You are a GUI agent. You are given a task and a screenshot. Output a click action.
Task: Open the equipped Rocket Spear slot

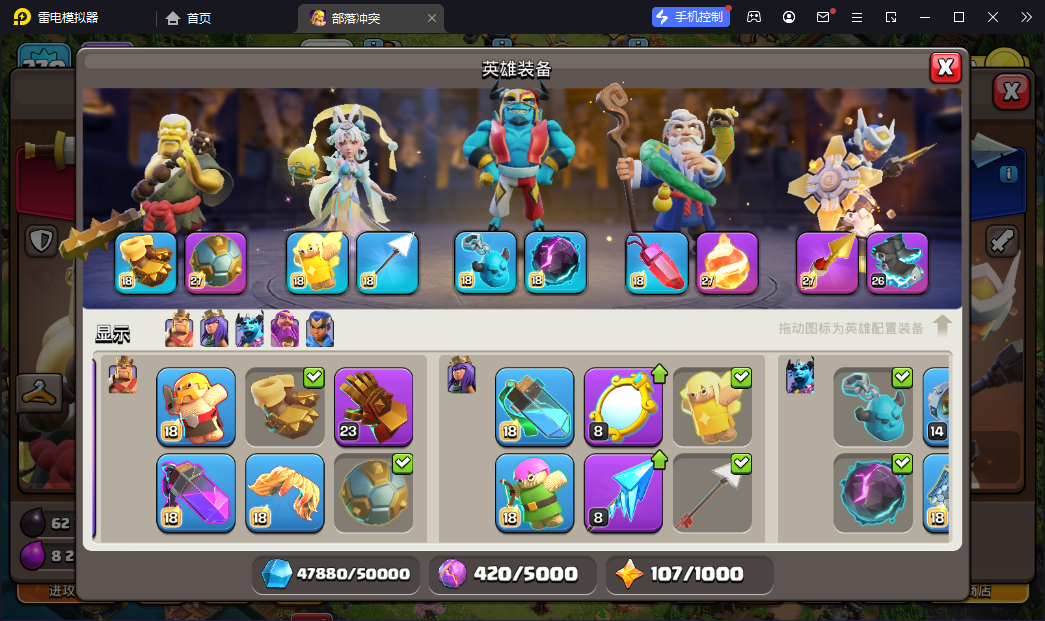pyautogui.click(x=827, y=263)
